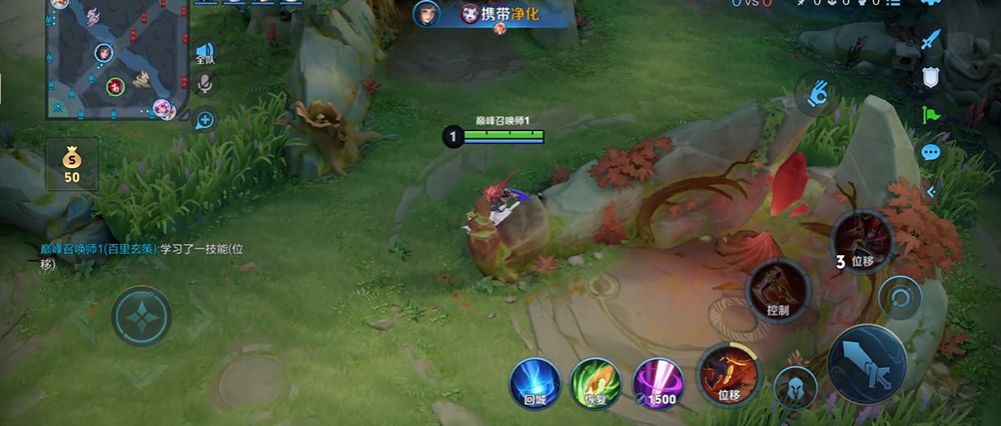The height and width of the screenshot is (426, 1001).
Task: Tap the movement joystick
Action: pos(141,316)
